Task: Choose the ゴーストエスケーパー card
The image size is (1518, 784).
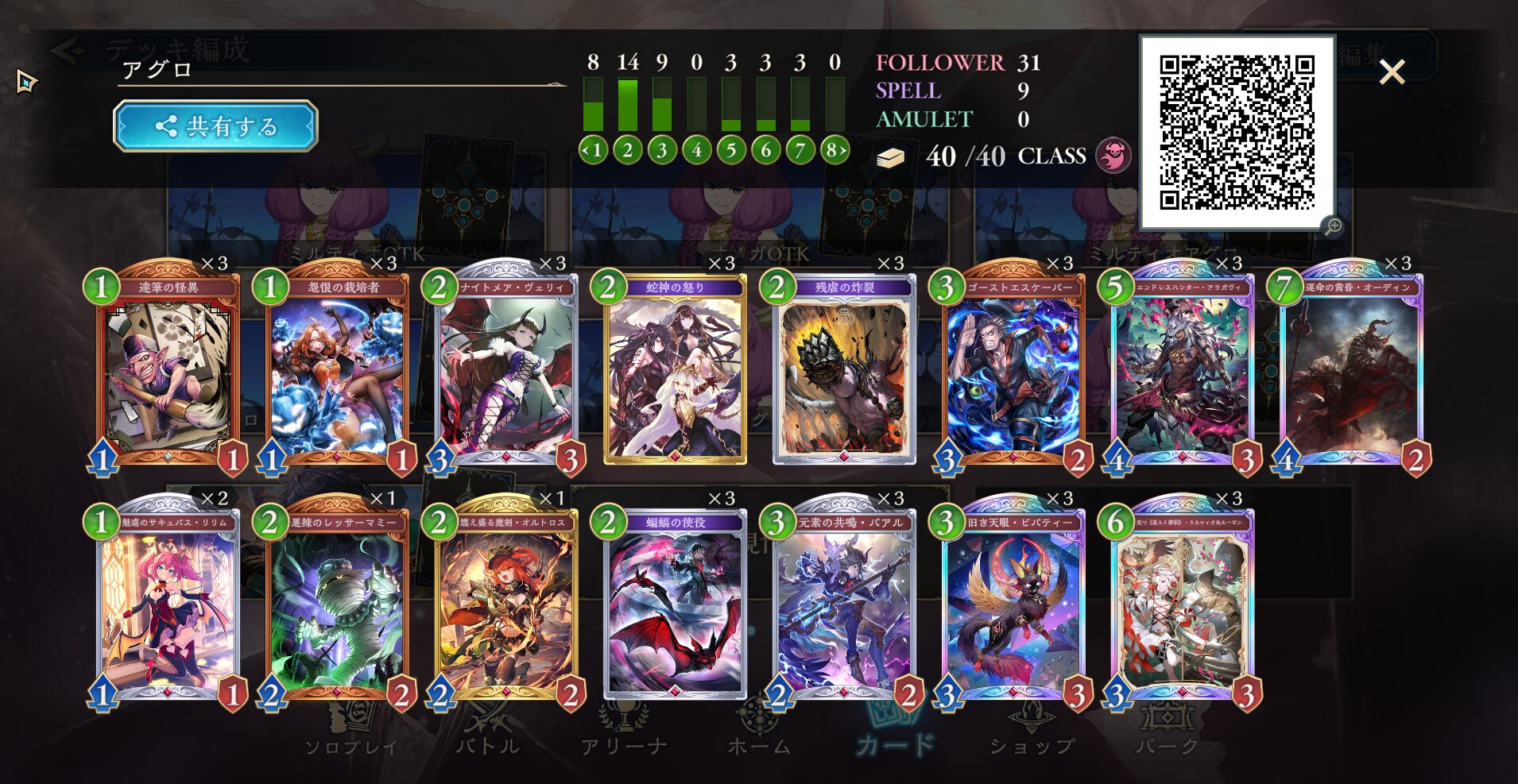Action: [x=1014, y=370]
